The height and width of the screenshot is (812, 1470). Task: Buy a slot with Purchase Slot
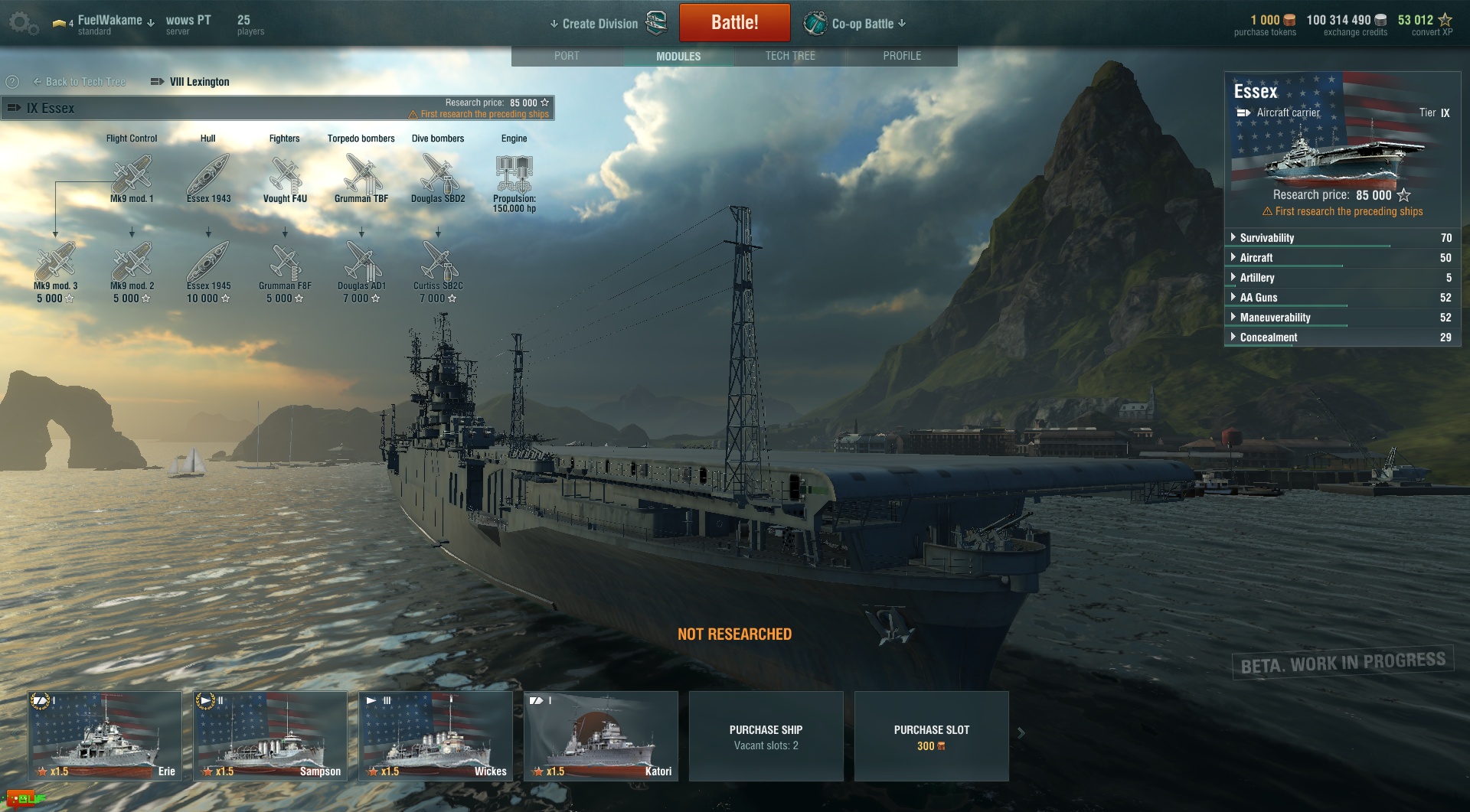pos(931,736)
